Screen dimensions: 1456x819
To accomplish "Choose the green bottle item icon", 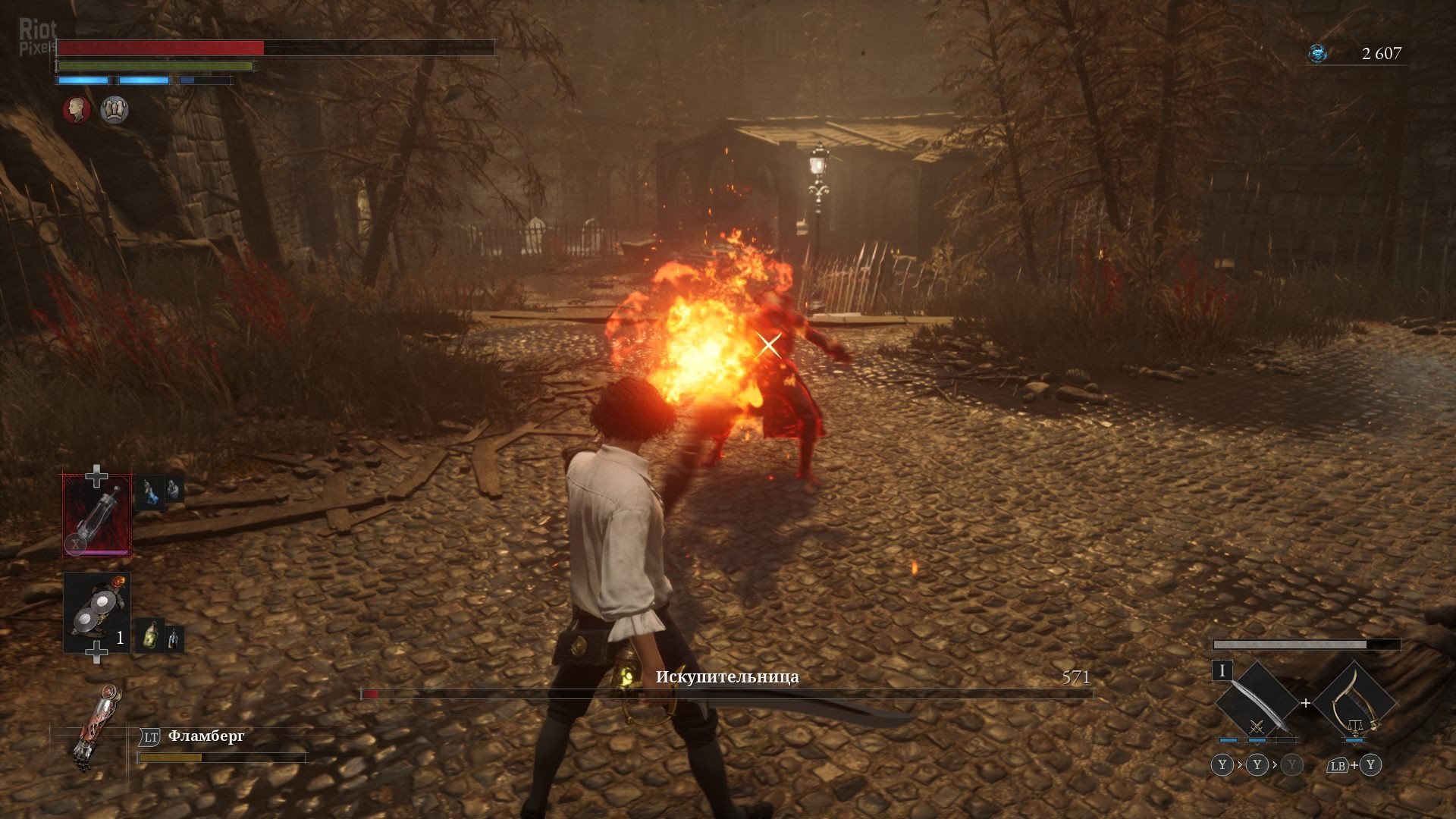I will [x=150, y=635].
